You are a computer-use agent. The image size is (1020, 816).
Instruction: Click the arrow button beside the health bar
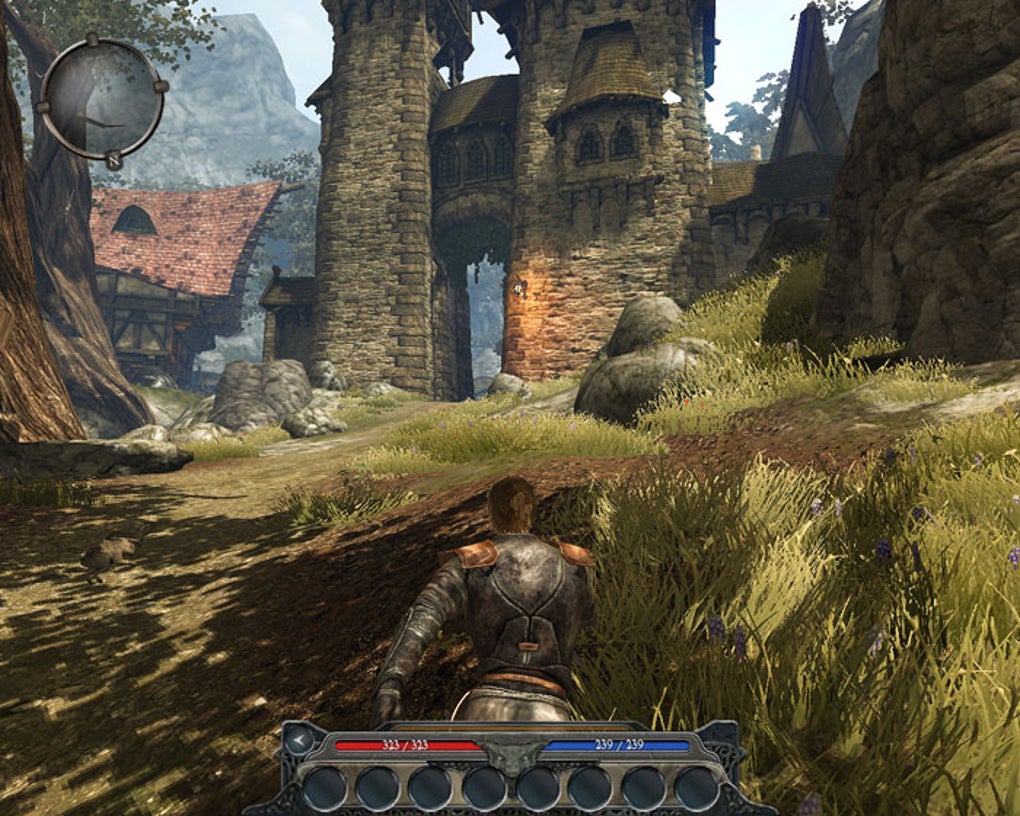(x=300, y=741)
